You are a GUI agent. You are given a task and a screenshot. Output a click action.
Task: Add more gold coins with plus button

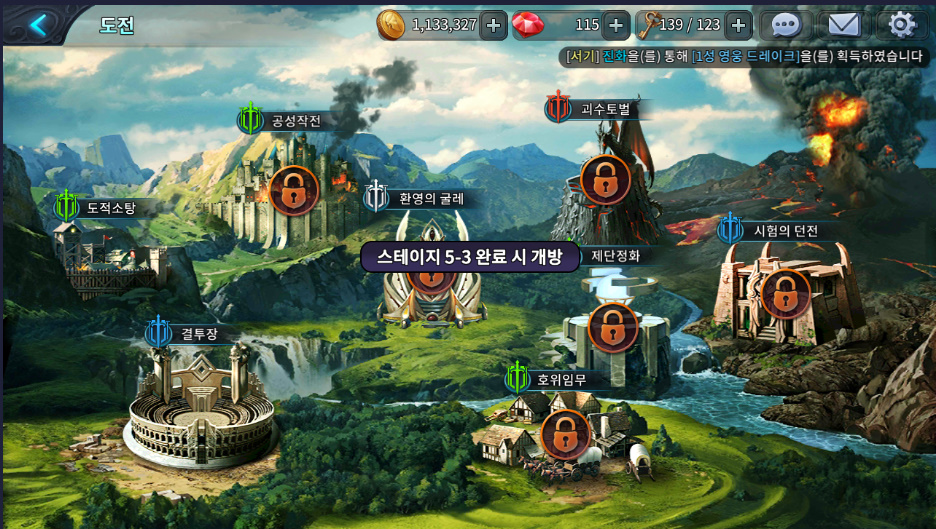(494, 25)
